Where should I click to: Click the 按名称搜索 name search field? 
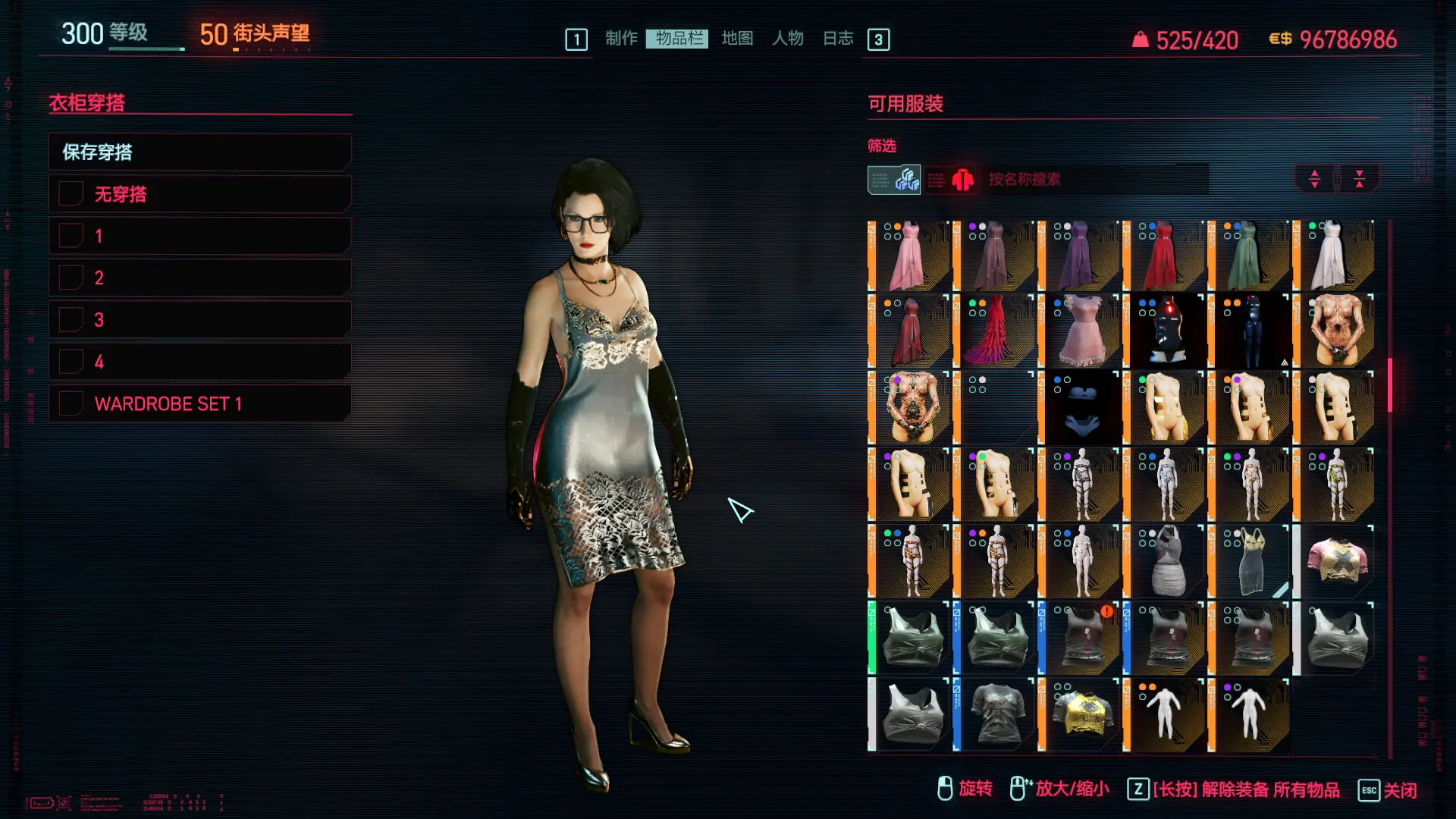(x=1092, y=180)
